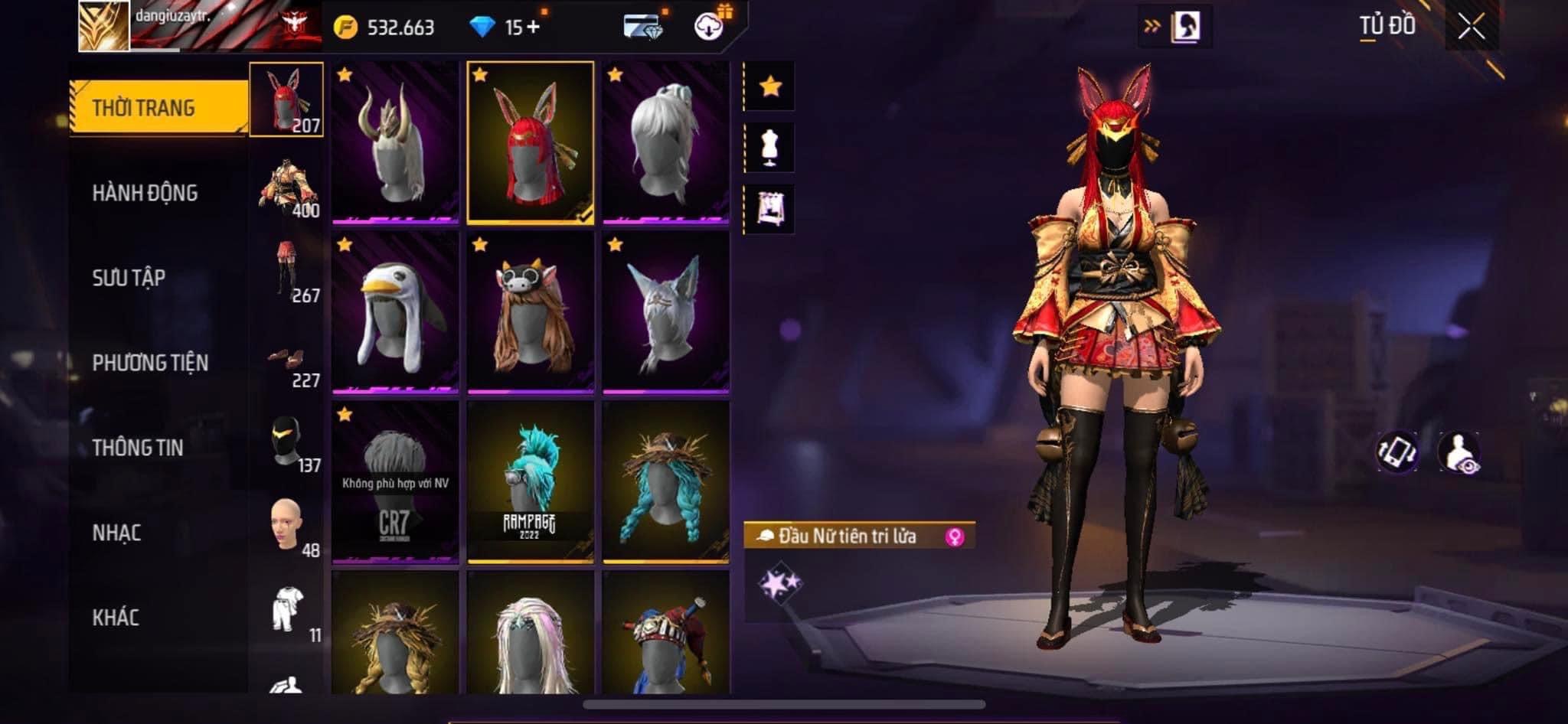Screen dimensions: 1568x724
Task: Pick the penguin hat head item
Action: click(395, 312)
